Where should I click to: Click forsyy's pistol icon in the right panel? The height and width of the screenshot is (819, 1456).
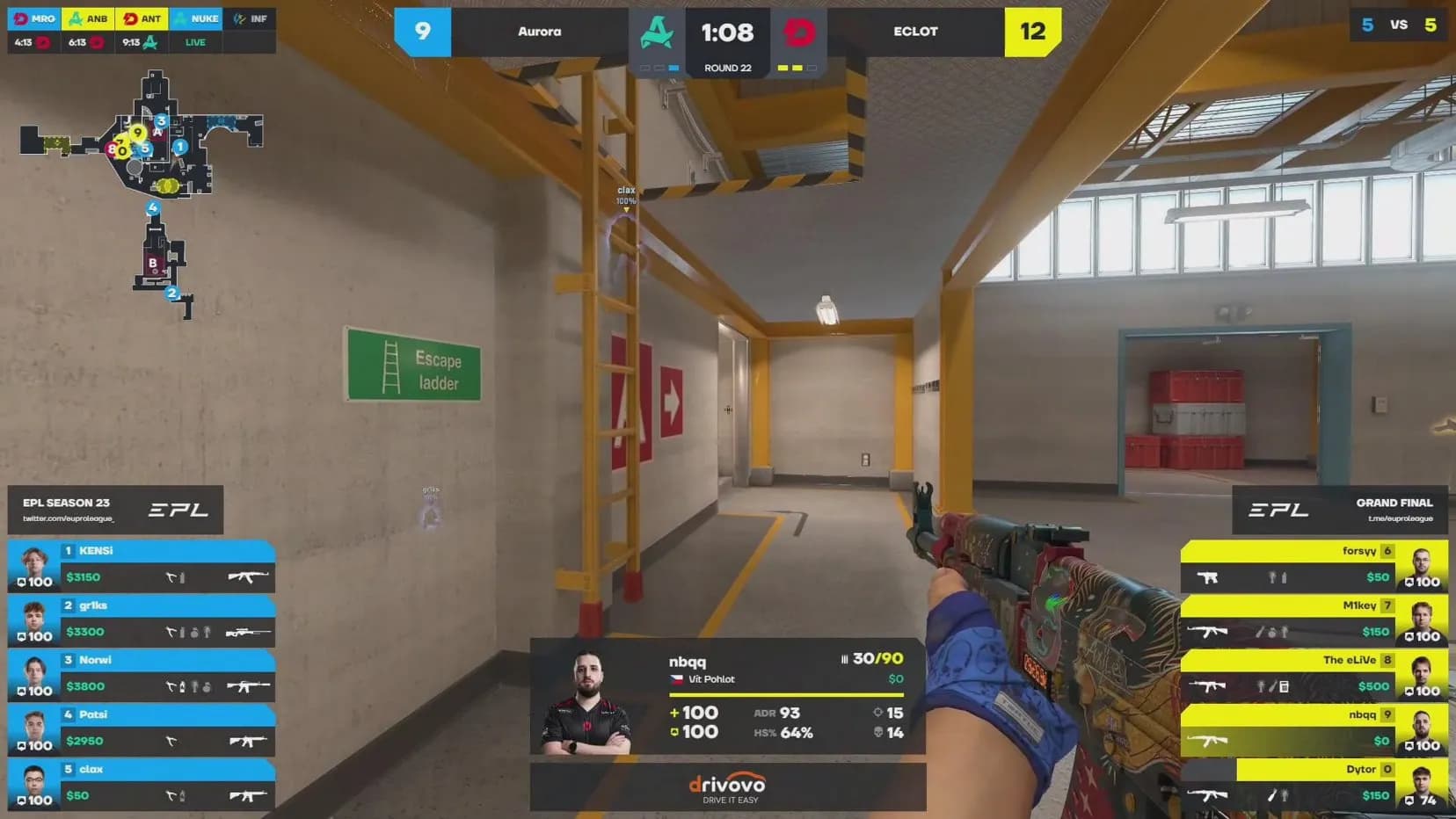point(1207,577)
